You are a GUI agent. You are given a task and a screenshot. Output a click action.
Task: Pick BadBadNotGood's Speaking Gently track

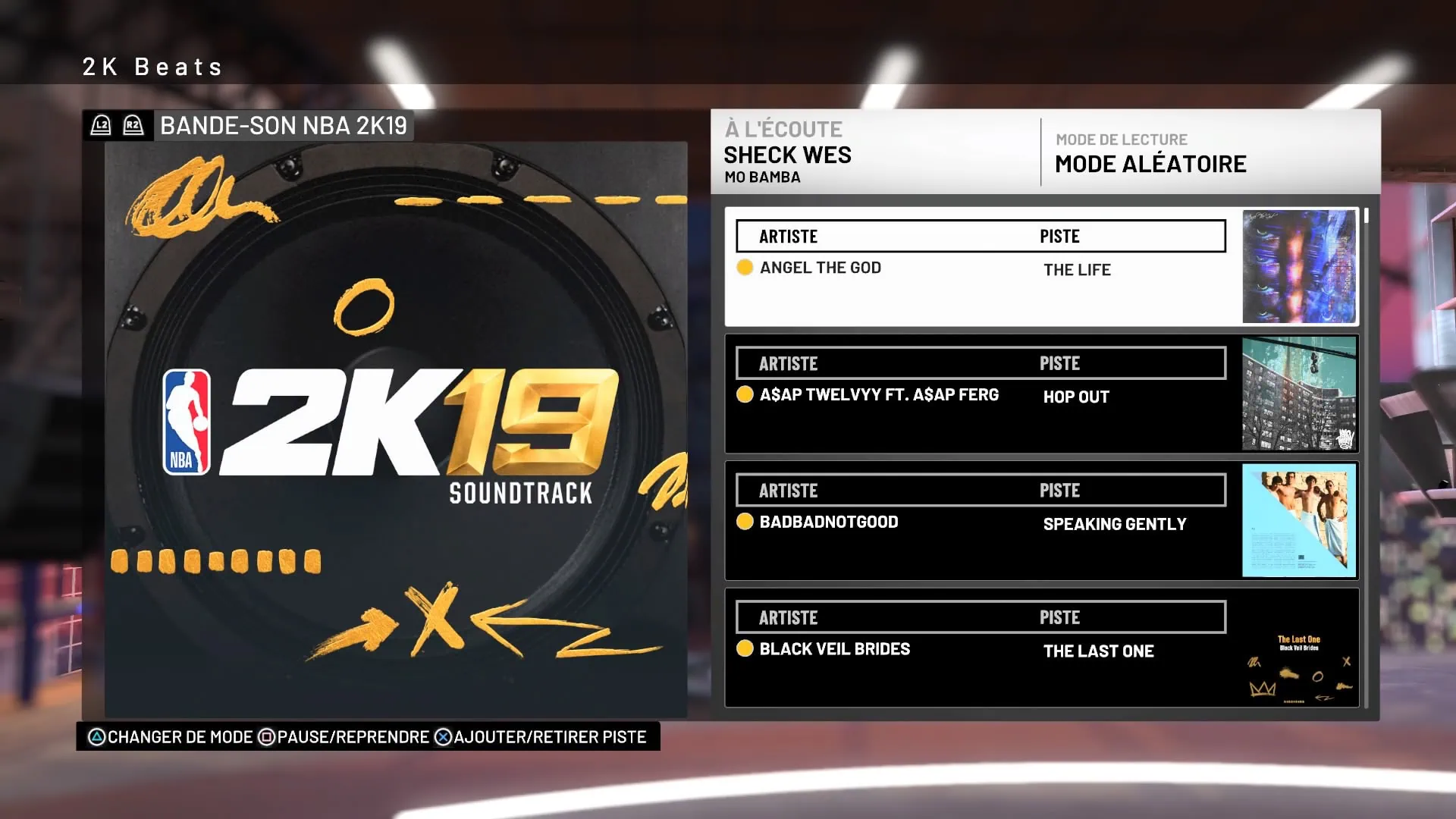(x=978, y=522)
